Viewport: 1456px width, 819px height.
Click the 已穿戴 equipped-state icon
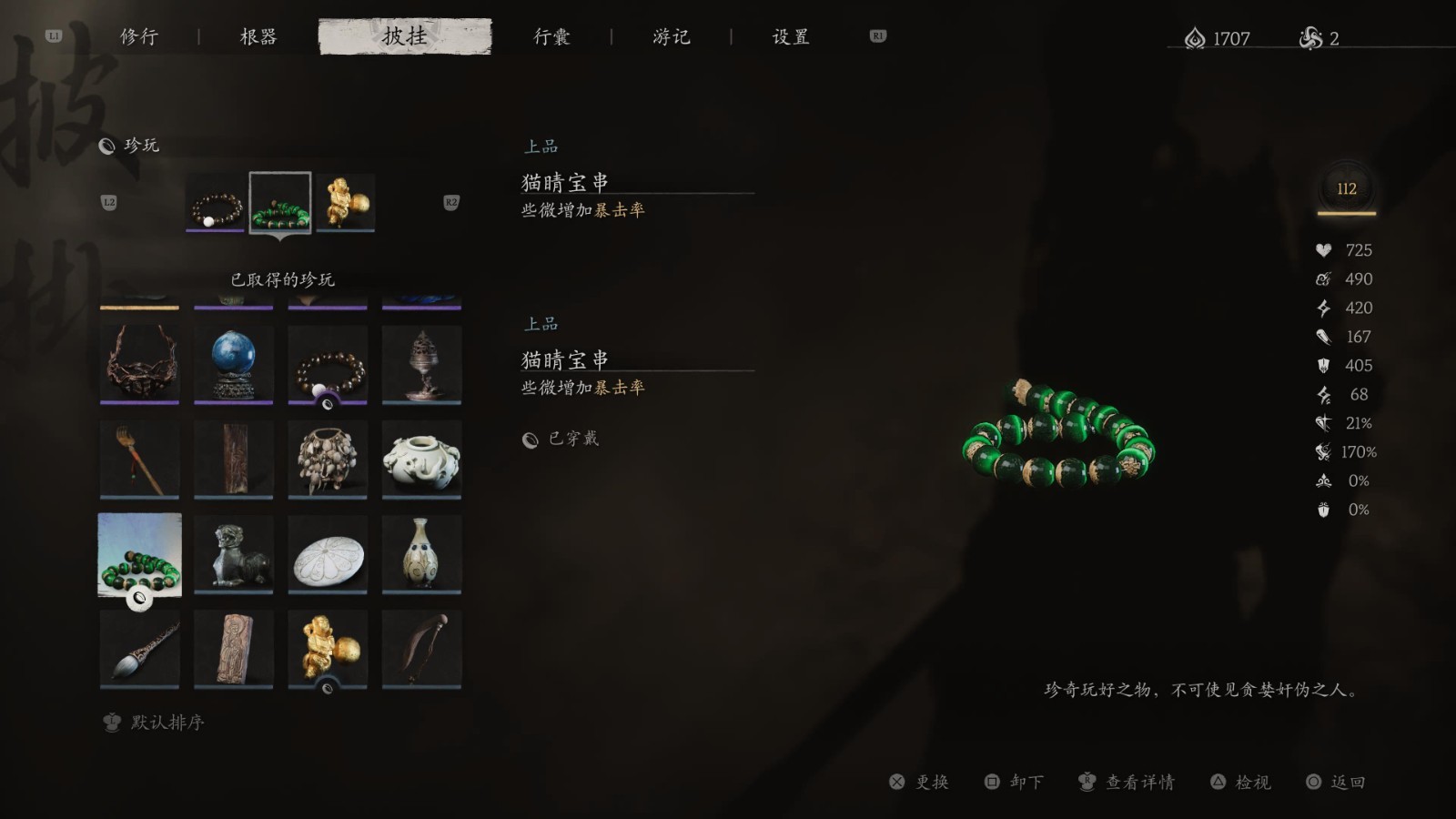click(529, 438)
